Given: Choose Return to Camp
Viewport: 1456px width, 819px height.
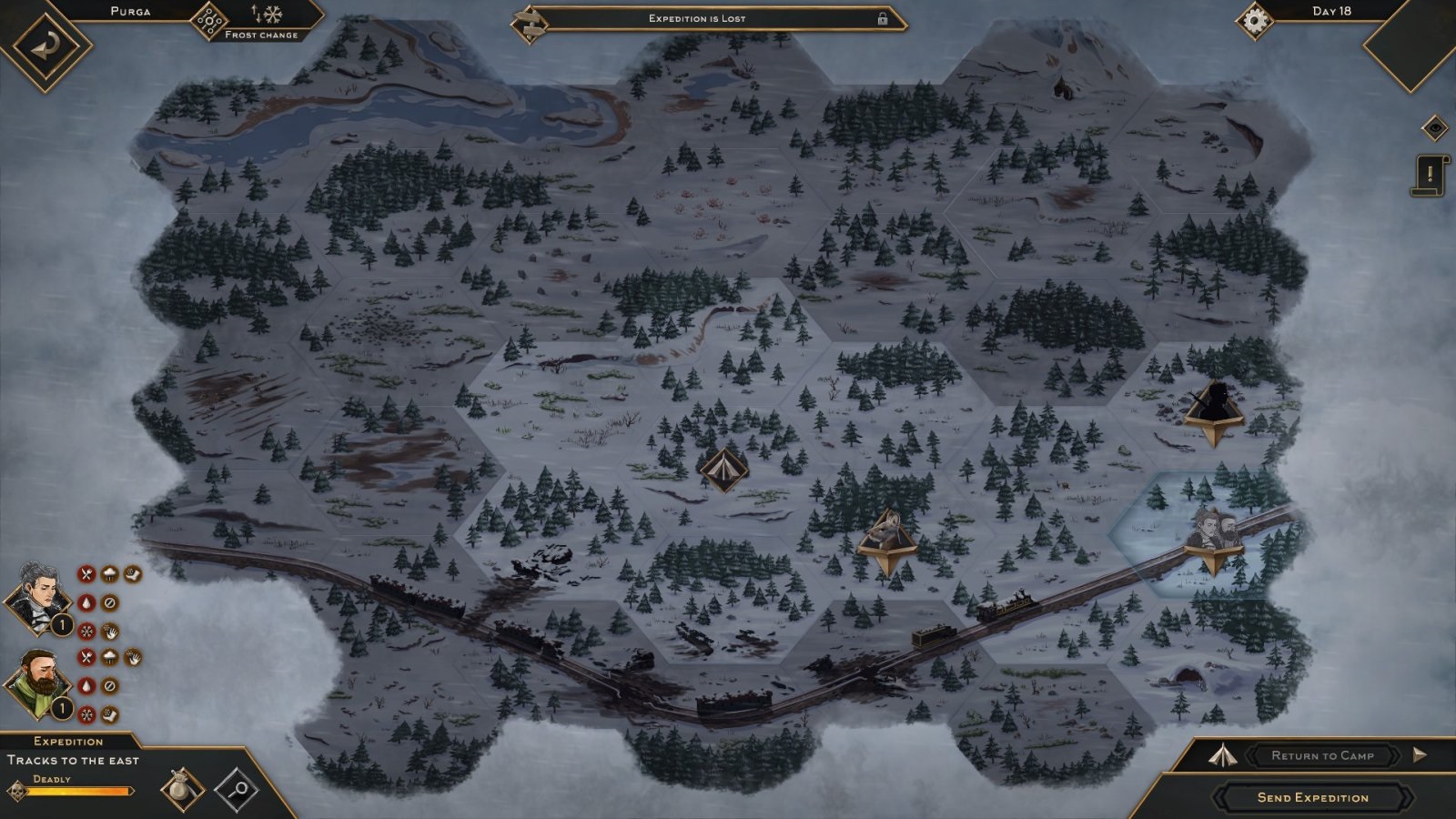Looking at the screenshot, I should click(1322, 755).
